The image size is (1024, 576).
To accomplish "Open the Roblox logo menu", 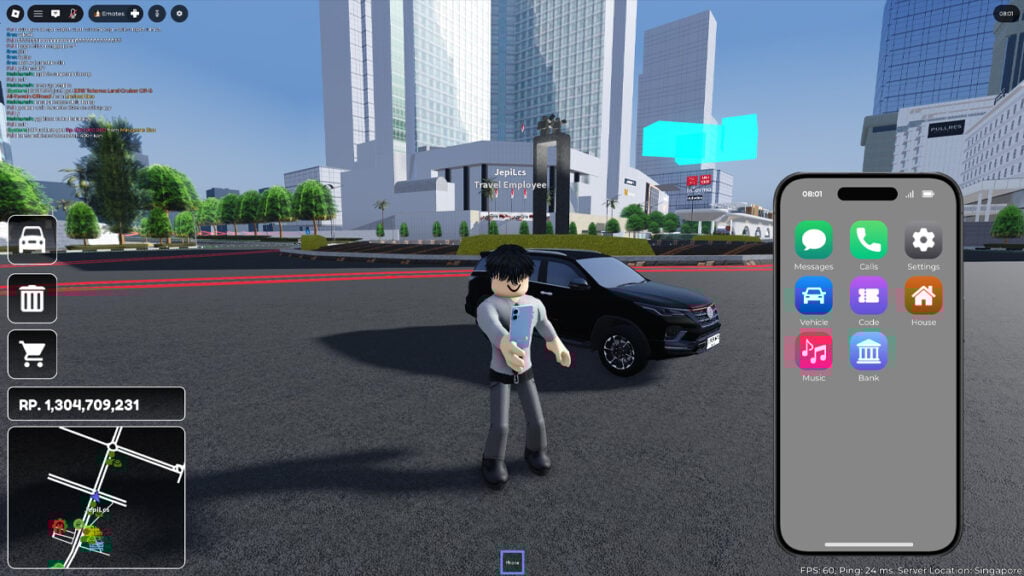I will (x=14, y=13).
